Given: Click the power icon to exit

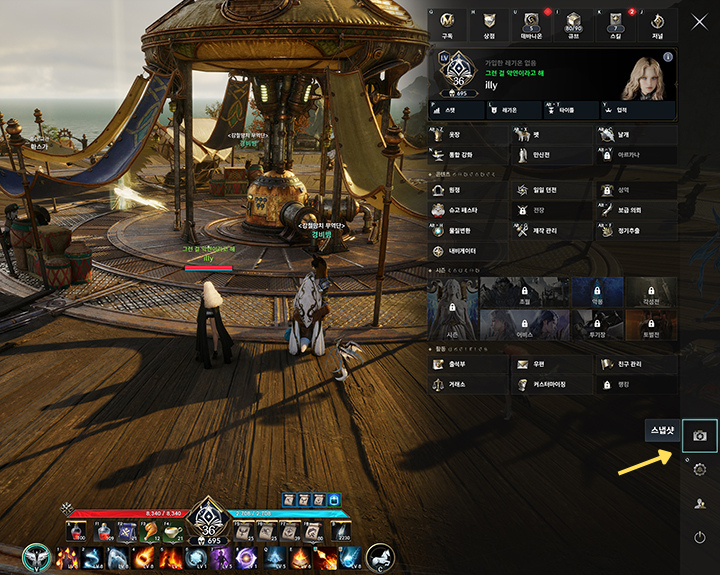Looking at the screenshot, I should pyautogui.click(x=700, y=538).
